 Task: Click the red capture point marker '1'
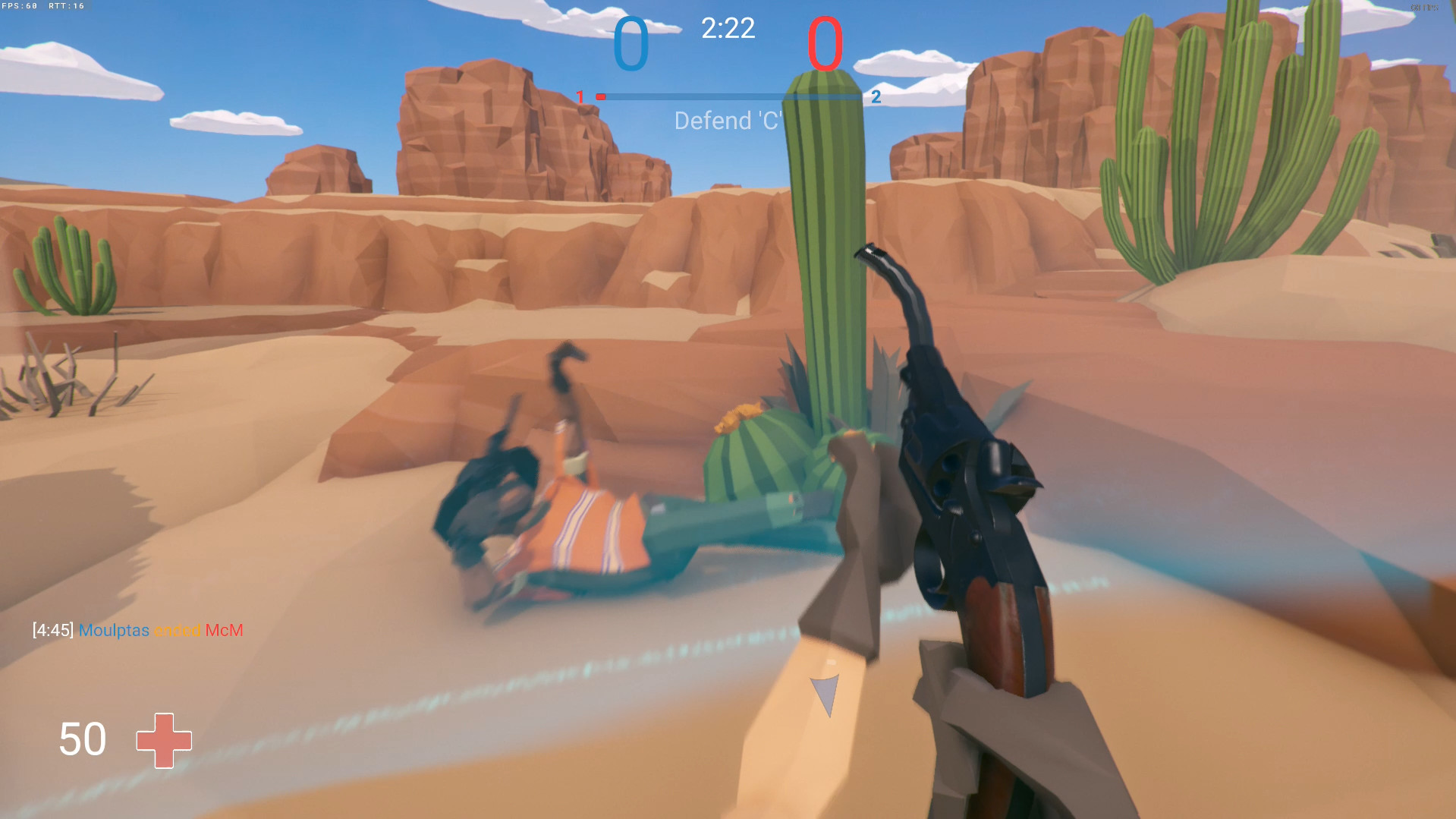pos(581,96)
